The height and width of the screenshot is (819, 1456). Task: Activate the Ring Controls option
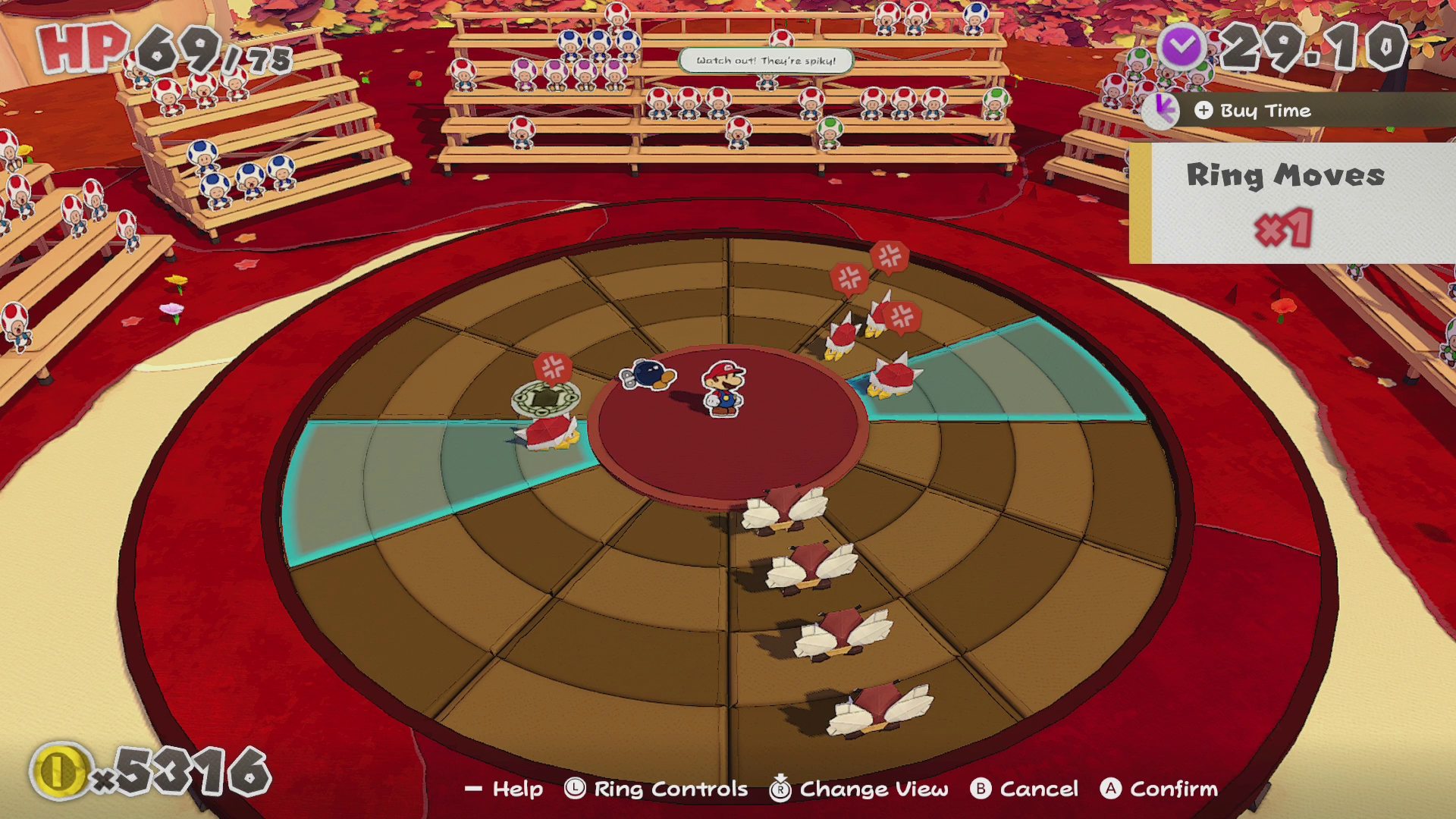[670, 789]
